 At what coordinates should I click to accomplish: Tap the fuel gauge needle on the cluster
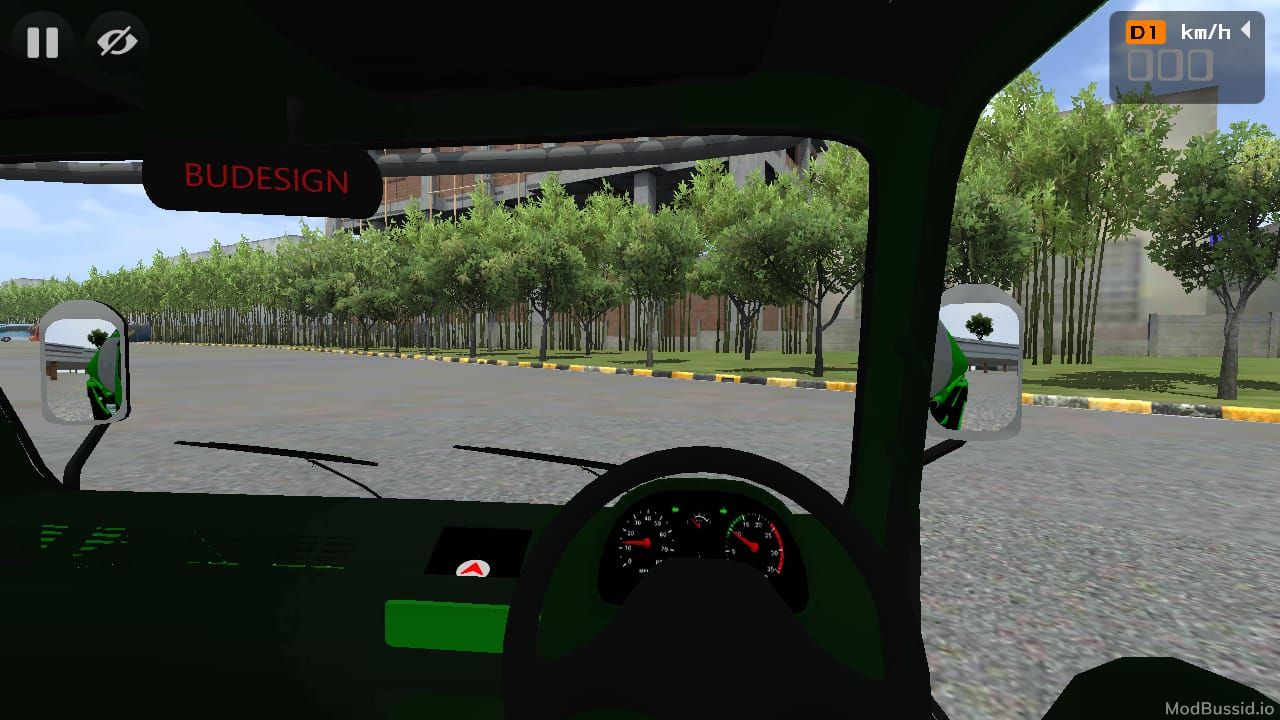[697, 522]
